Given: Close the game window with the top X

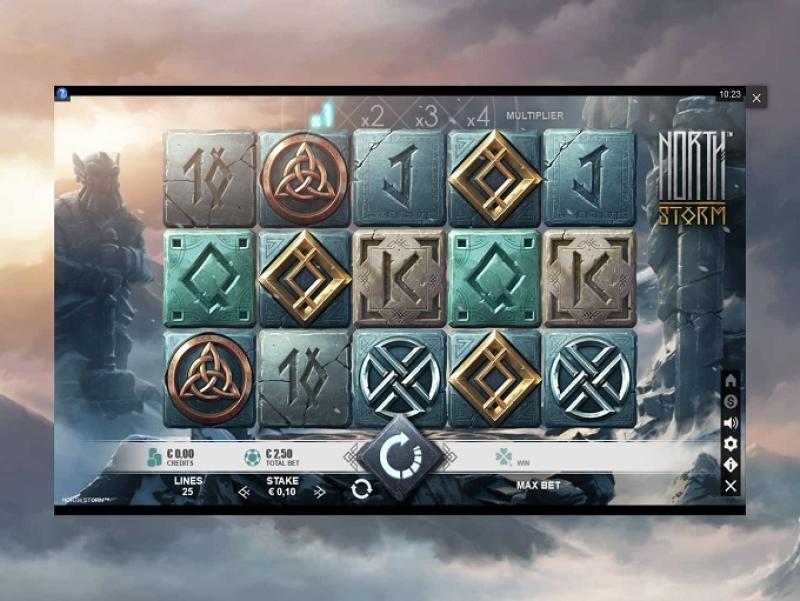Looking at the screenshot, I should click(x=757, y=98).
